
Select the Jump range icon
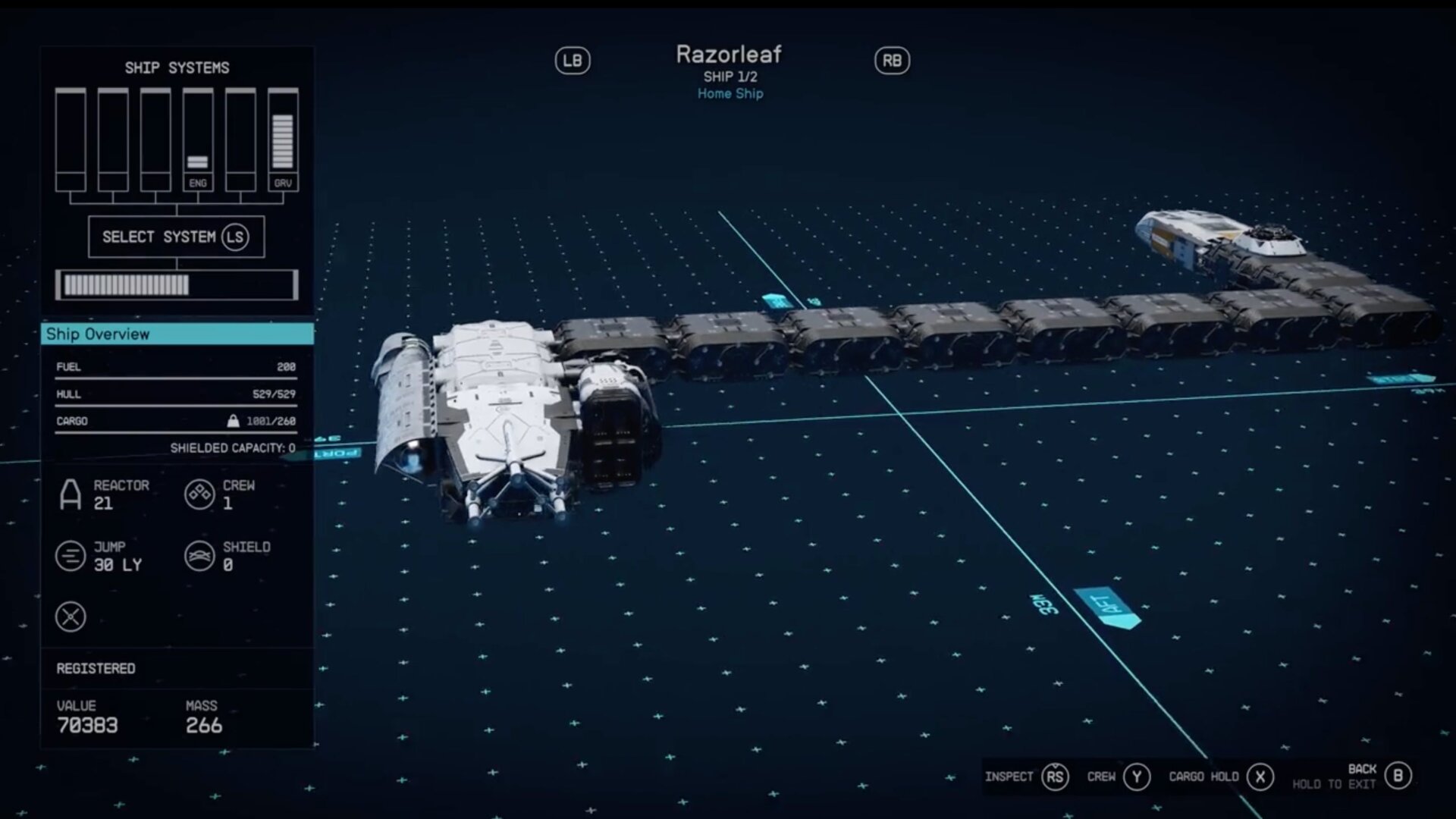point(71,554)
